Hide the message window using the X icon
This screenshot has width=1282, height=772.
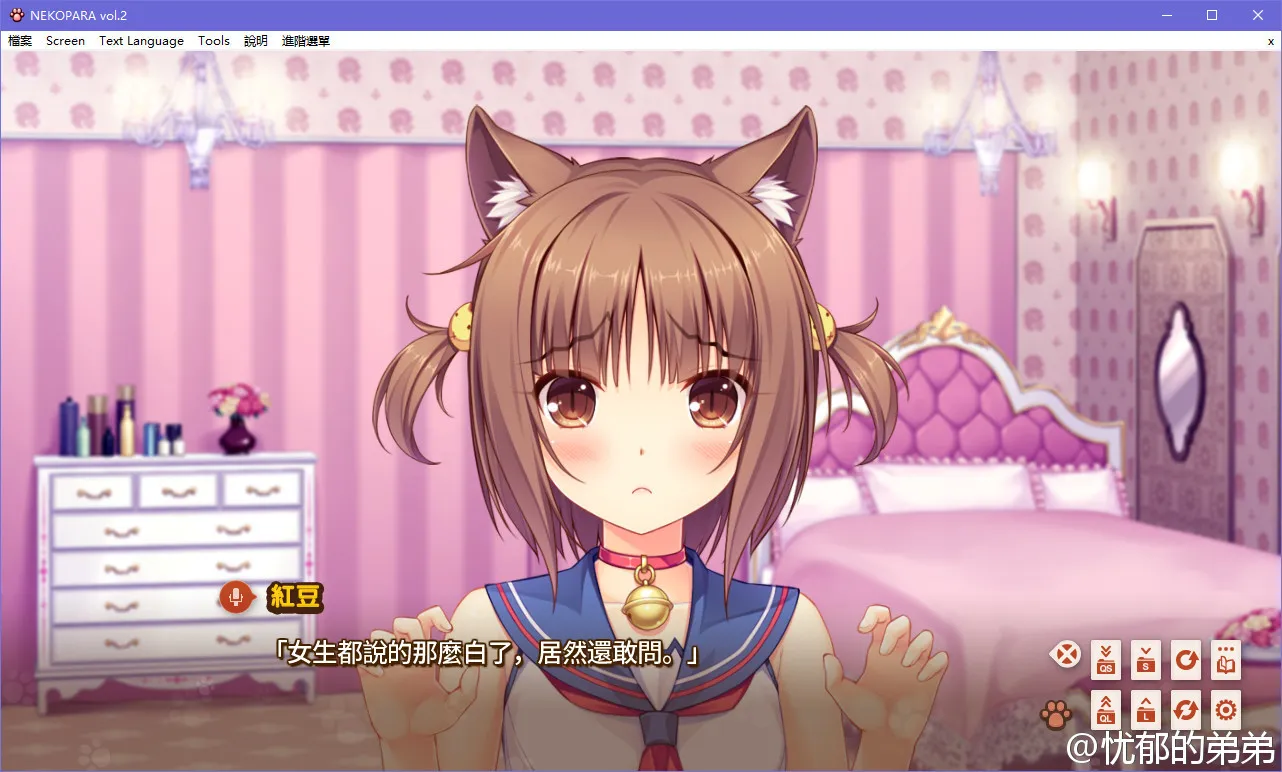pos(1065,655)
